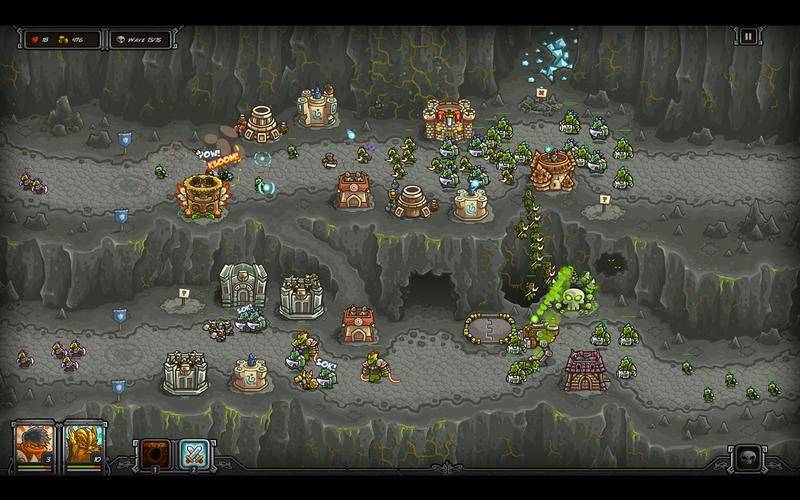800x500 pixels.
Task: Call reinforcements with the crossed swords ability
Action: (x=193, y=453)
